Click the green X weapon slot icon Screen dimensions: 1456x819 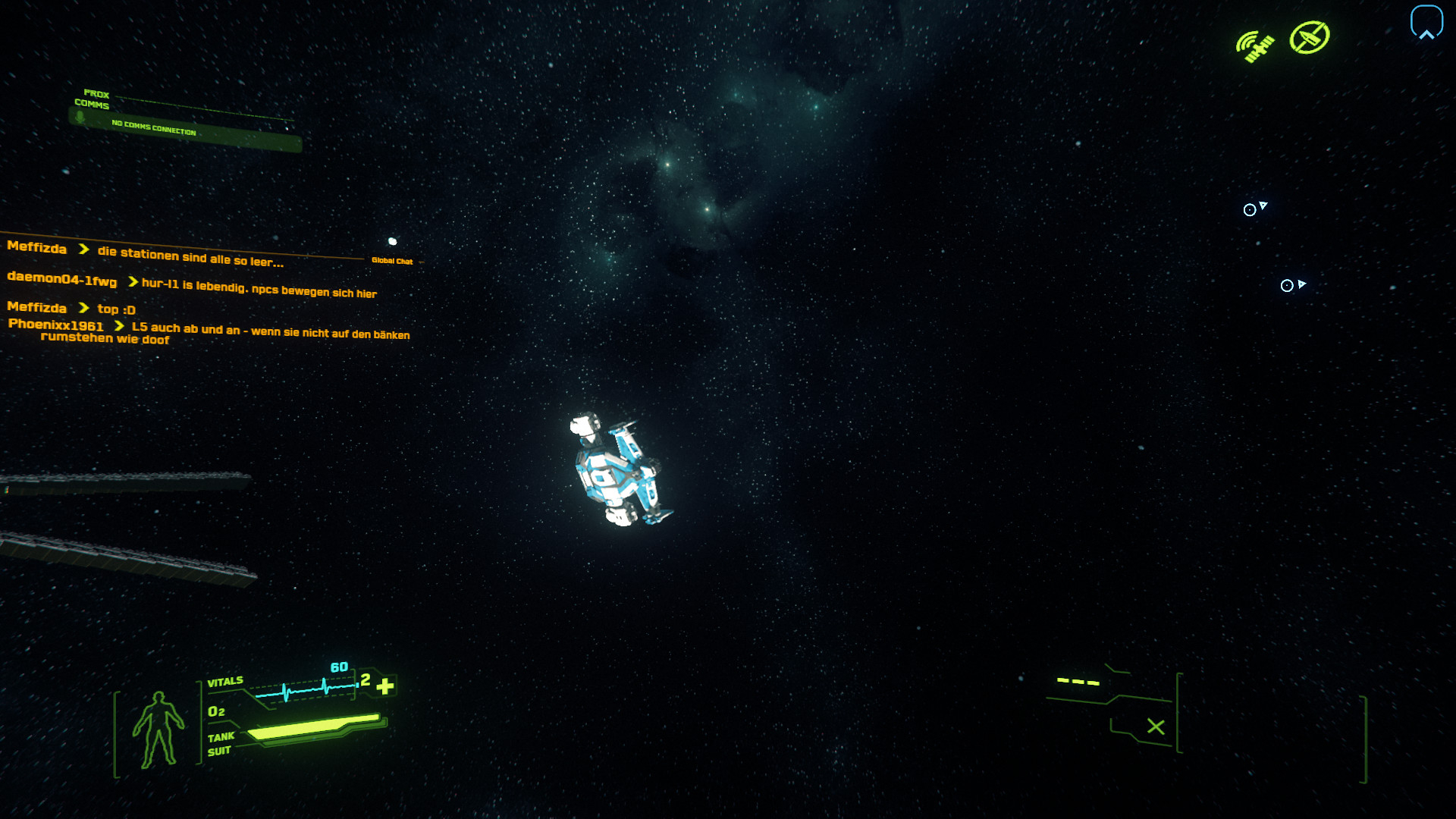(1156, 726)
